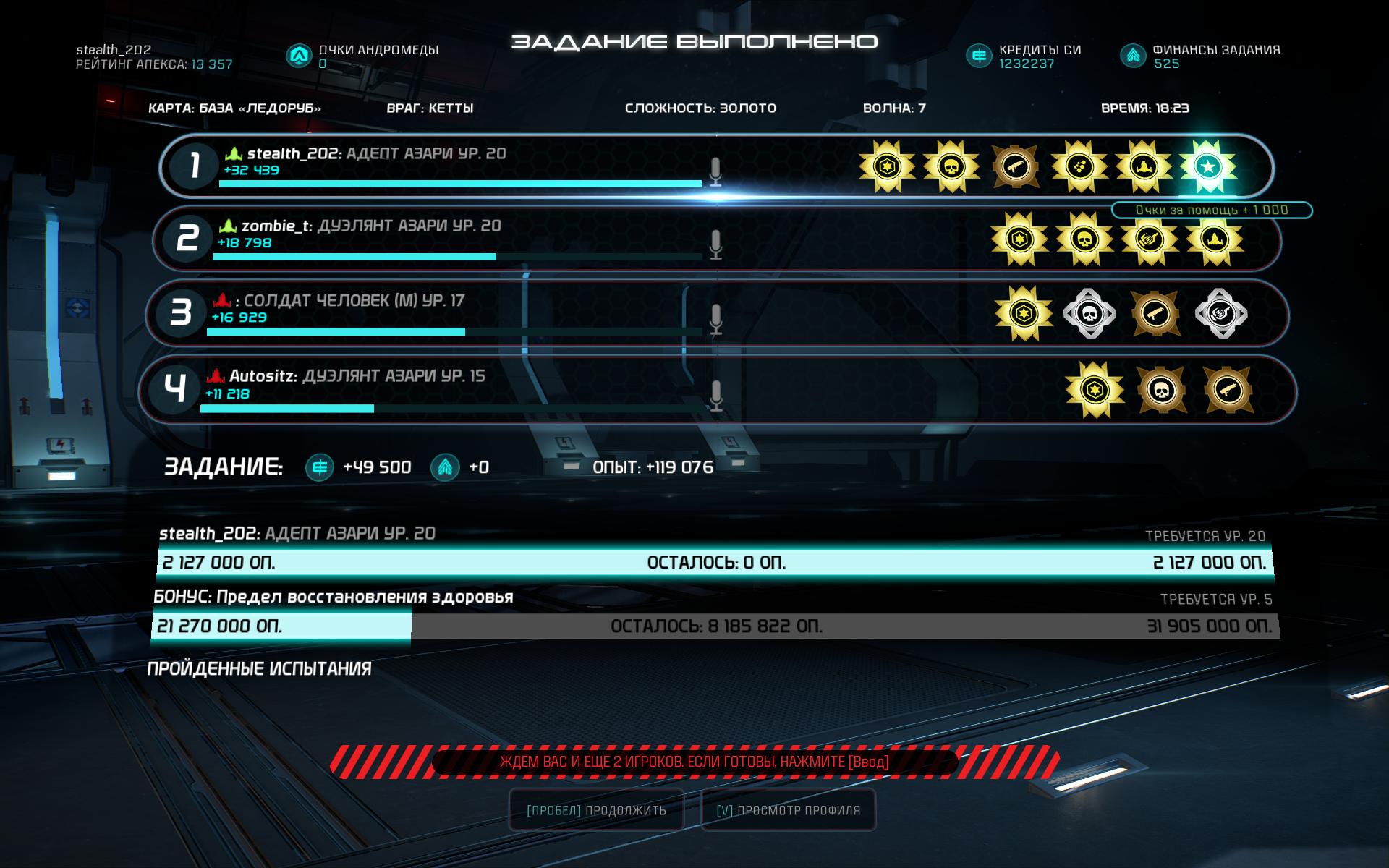The image size is (1389, 868).
Task: Click stealth_202's glowing cyan star medal
Action: (1207, 167)
